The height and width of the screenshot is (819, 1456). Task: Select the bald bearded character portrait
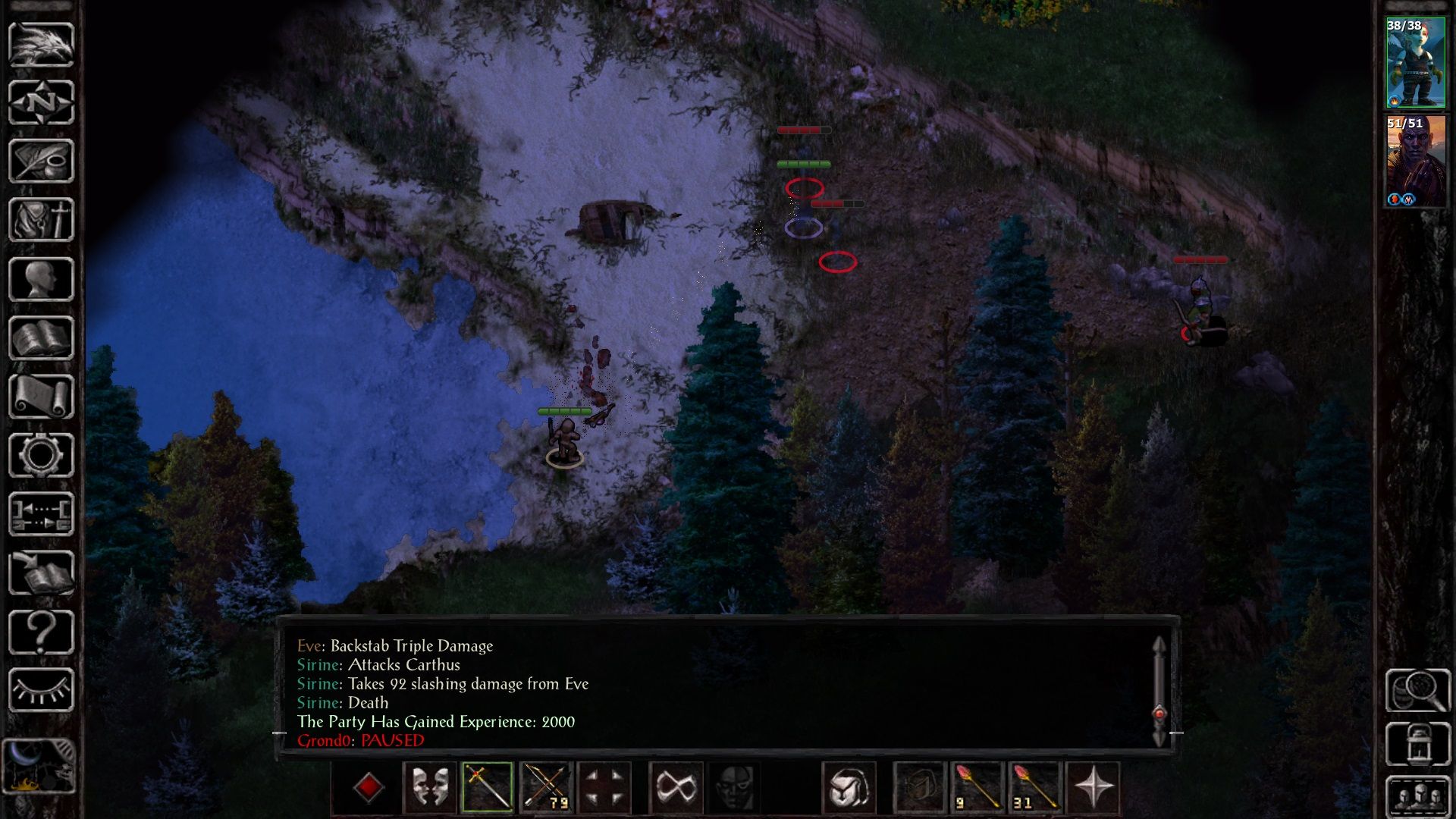pos(1415,161)
